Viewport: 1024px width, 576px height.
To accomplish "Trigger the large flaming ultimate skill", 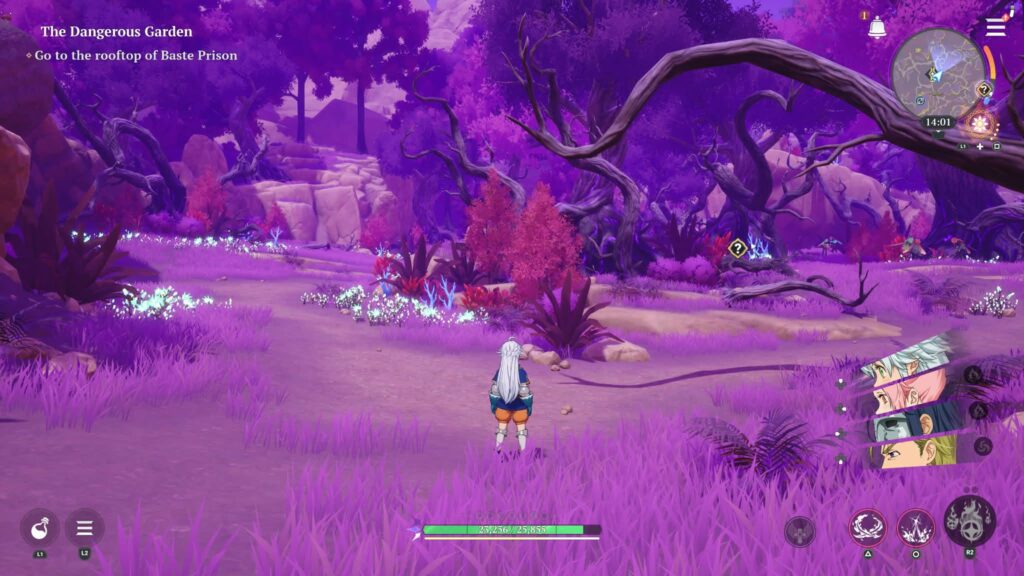I will coord(969,520).
